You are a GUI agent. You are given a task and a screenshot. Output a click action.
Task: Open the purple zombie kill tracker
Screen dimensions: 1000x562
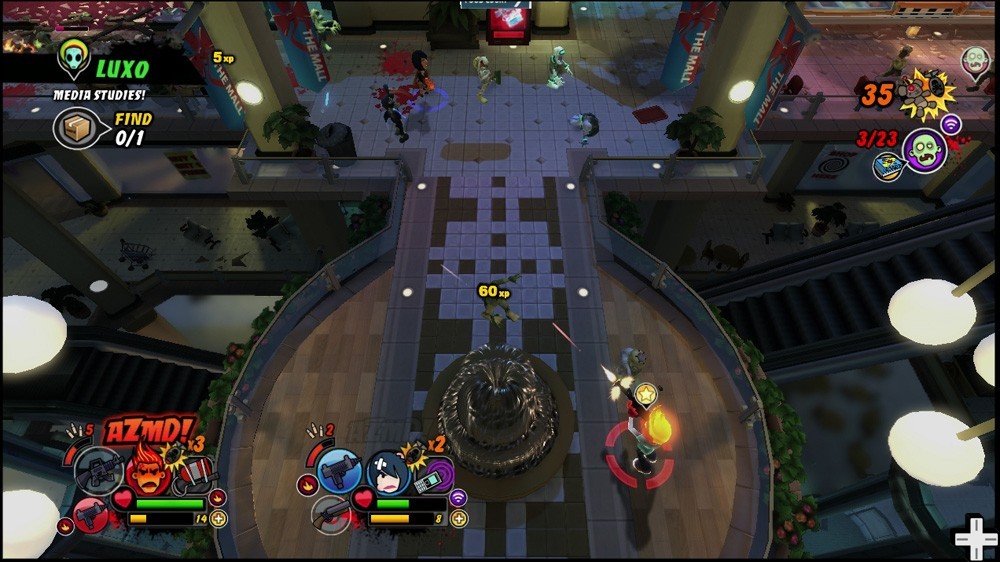(923, 150)
